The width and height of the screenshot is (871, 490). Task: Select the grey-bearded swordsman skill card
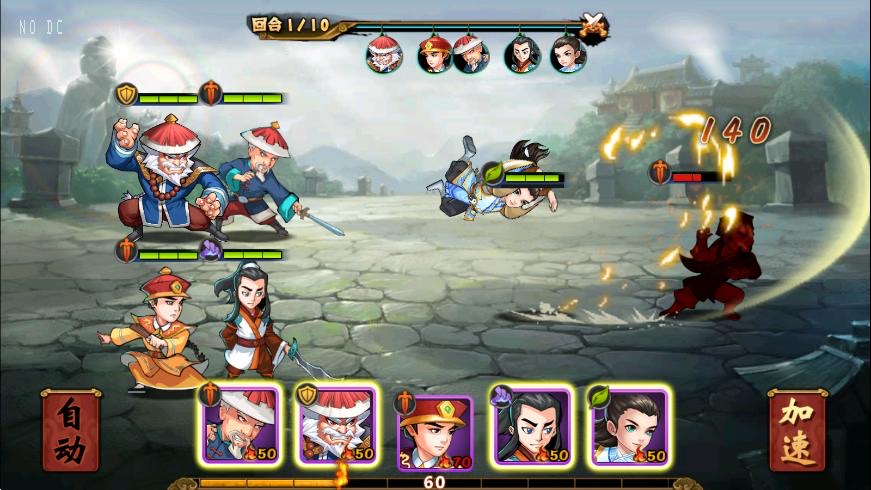[240, 425]
